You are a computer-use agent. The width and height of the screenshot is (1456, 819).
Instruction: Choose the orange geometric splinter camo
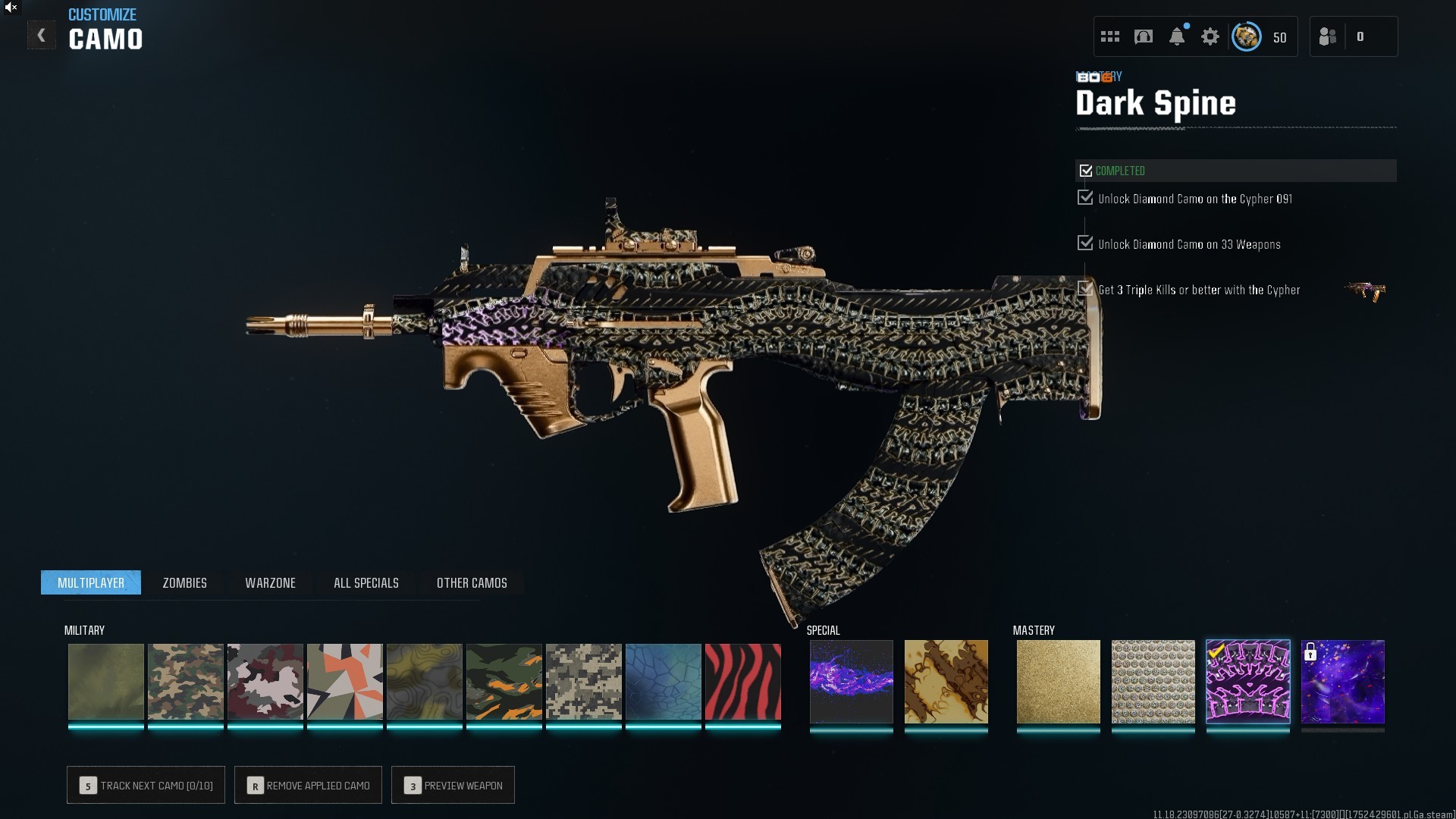click(344, 682)
